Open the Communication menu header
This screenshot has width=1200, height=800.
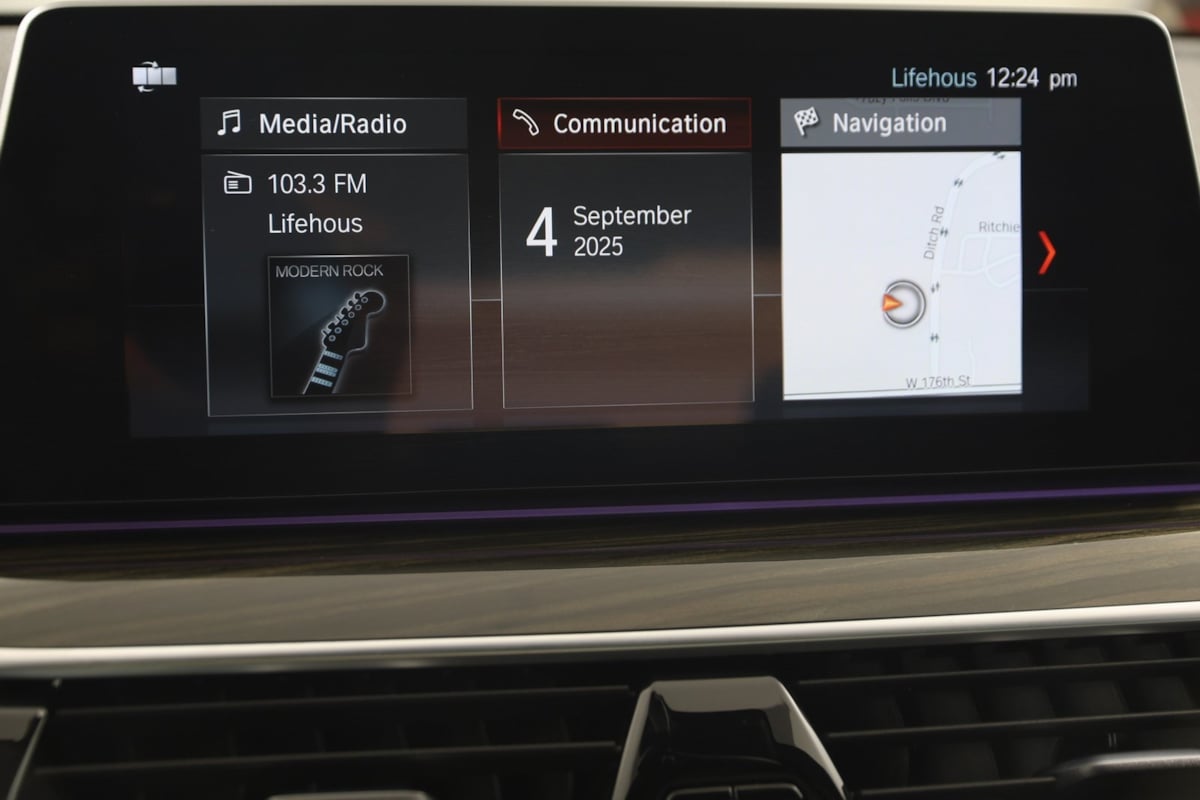click(x=625, y=124)
